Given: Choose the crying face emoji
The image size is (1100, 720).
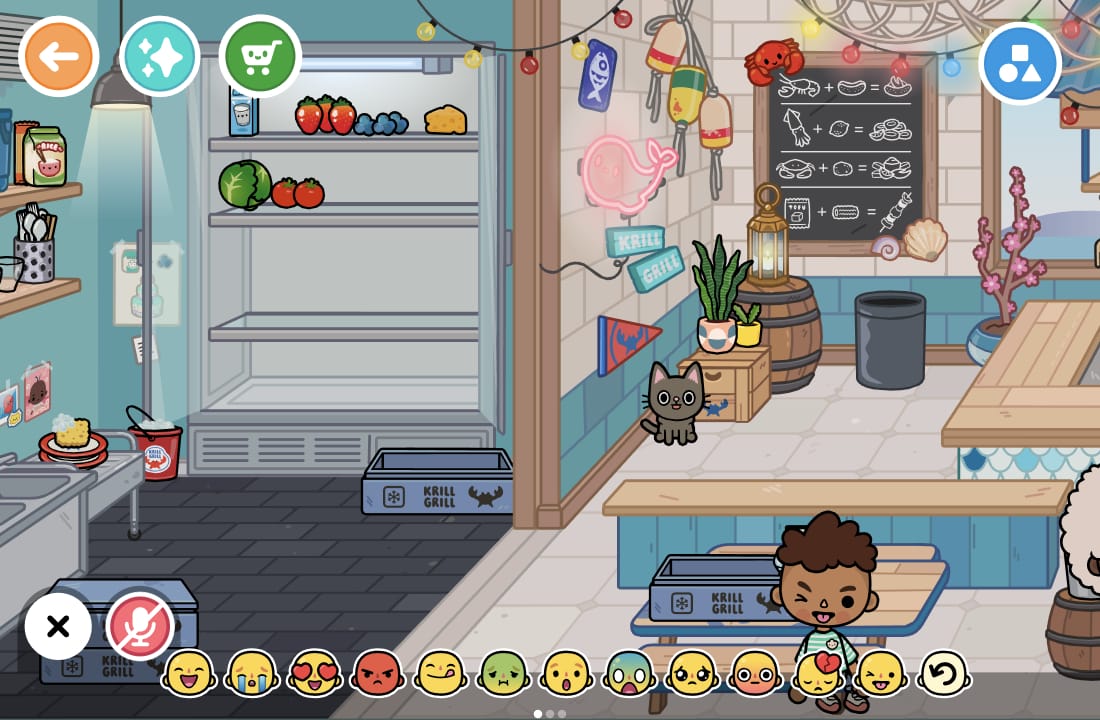Looking at the screenshot, I should 252,674.
